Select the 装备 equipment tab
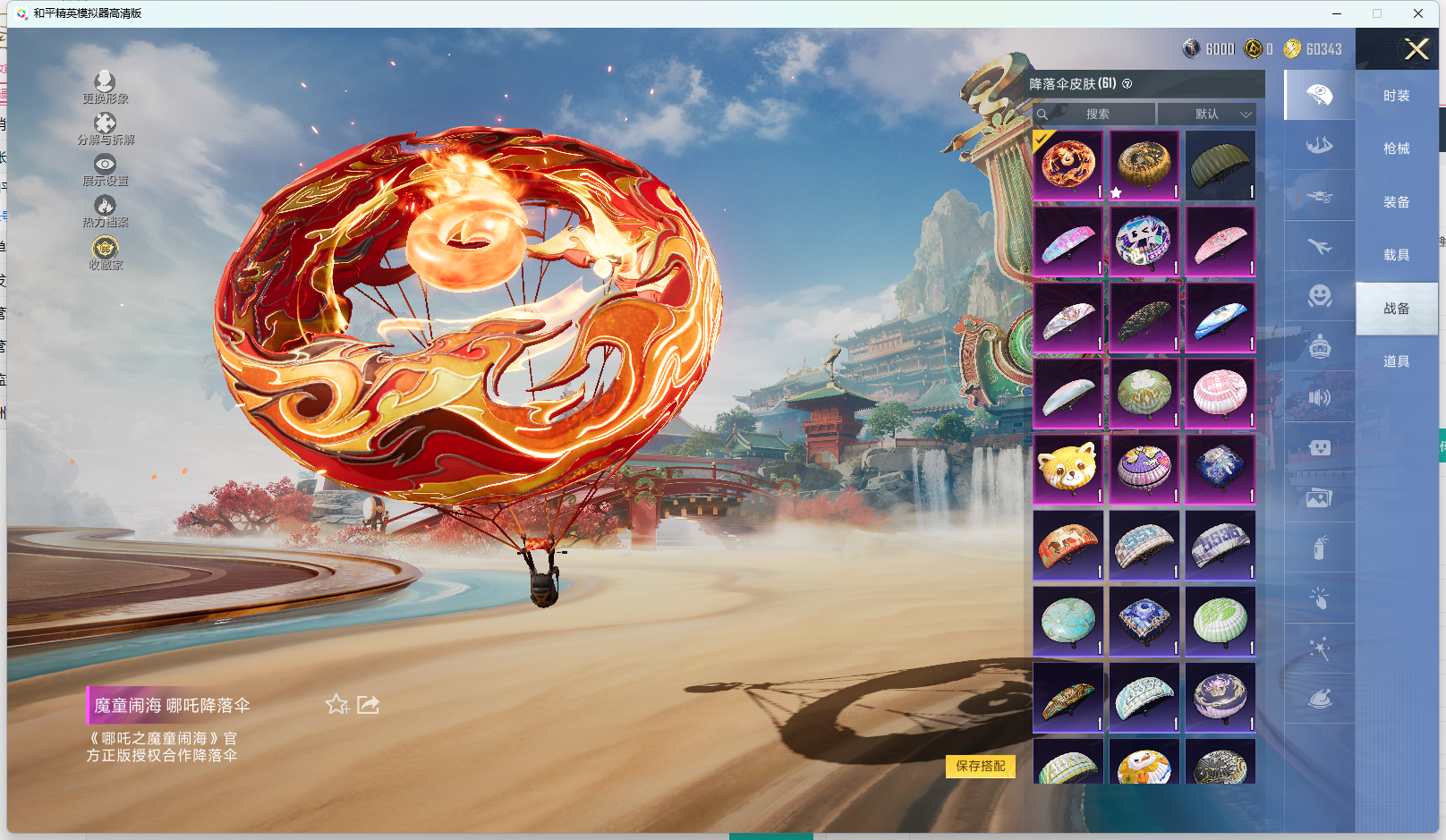This screenshot has width=1446, height=840. point(1396,202)
